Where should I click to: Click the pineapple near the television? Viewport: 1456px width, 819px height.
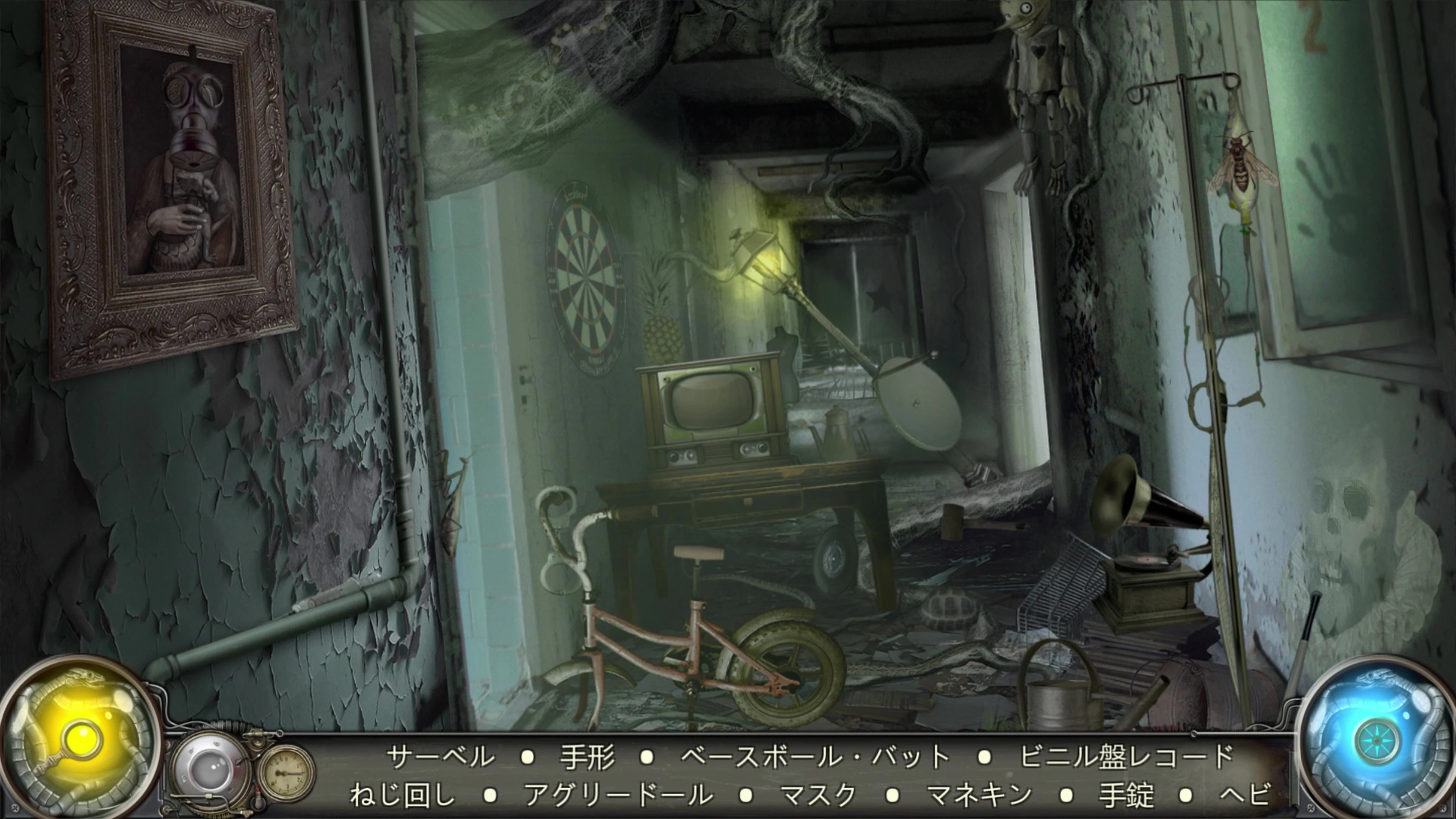661,339
